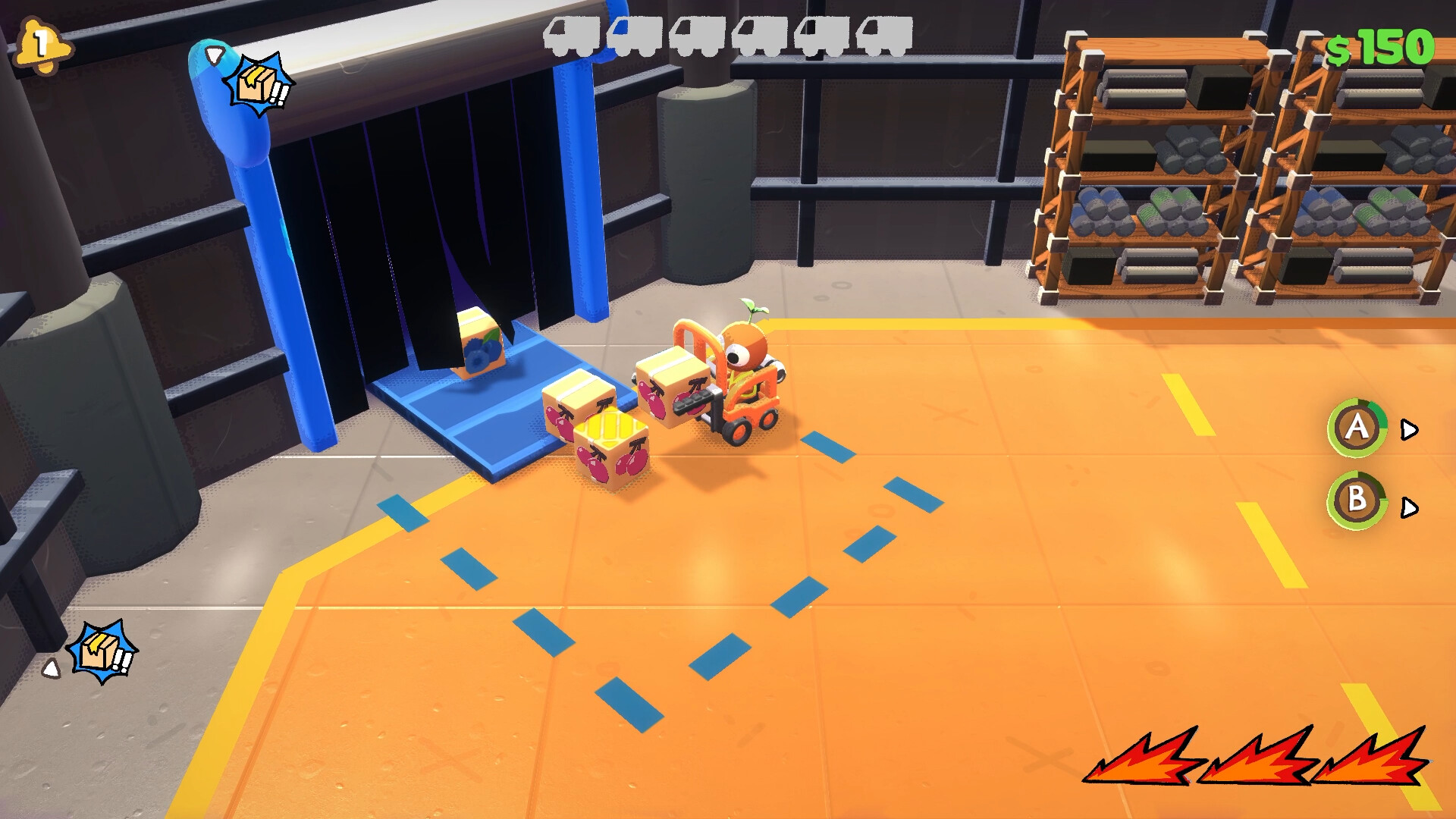The width and height of the screenshot is (1456, 819).
Task: Click the A prompt's green progress ring
Action: point(1357,428)
